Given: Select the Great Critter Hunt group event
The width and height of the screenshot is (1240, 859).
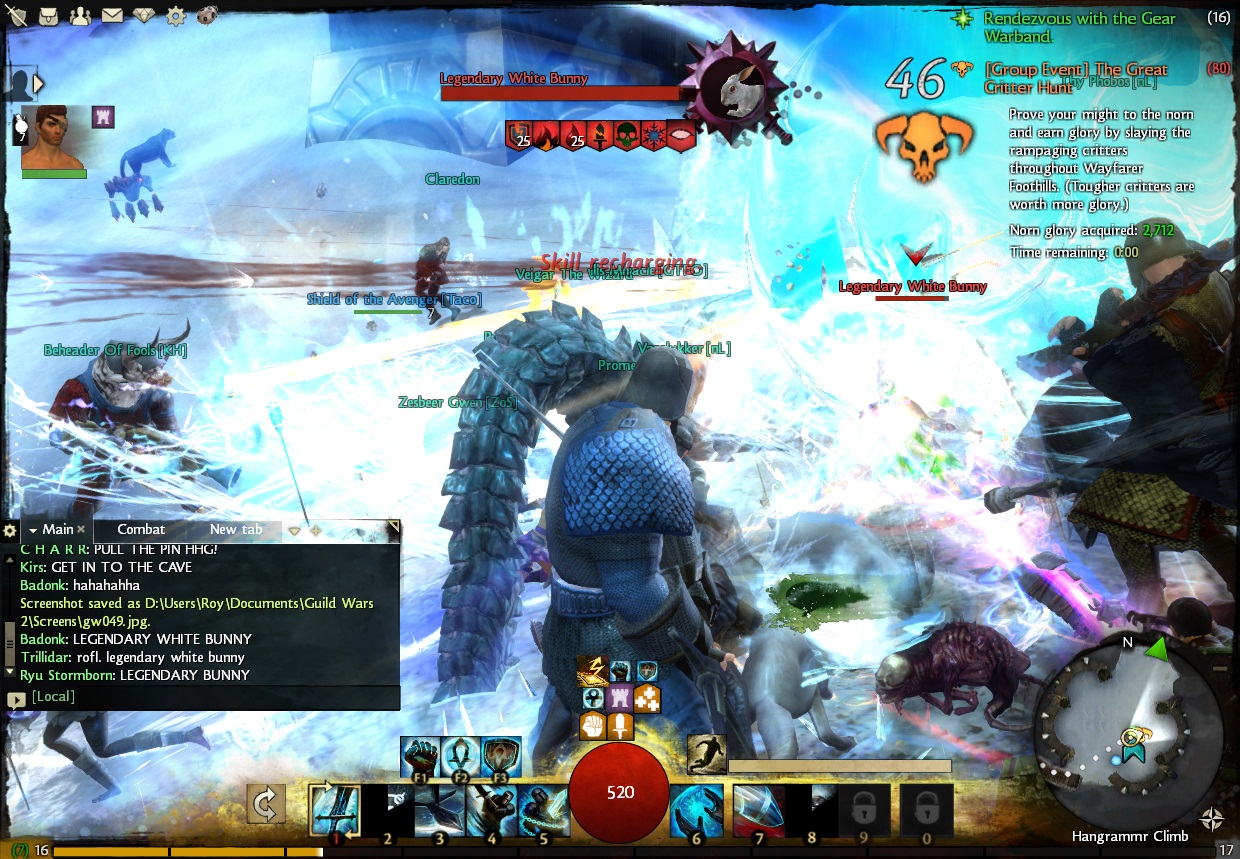Looking at the screenshot, I should [1075, 78].
